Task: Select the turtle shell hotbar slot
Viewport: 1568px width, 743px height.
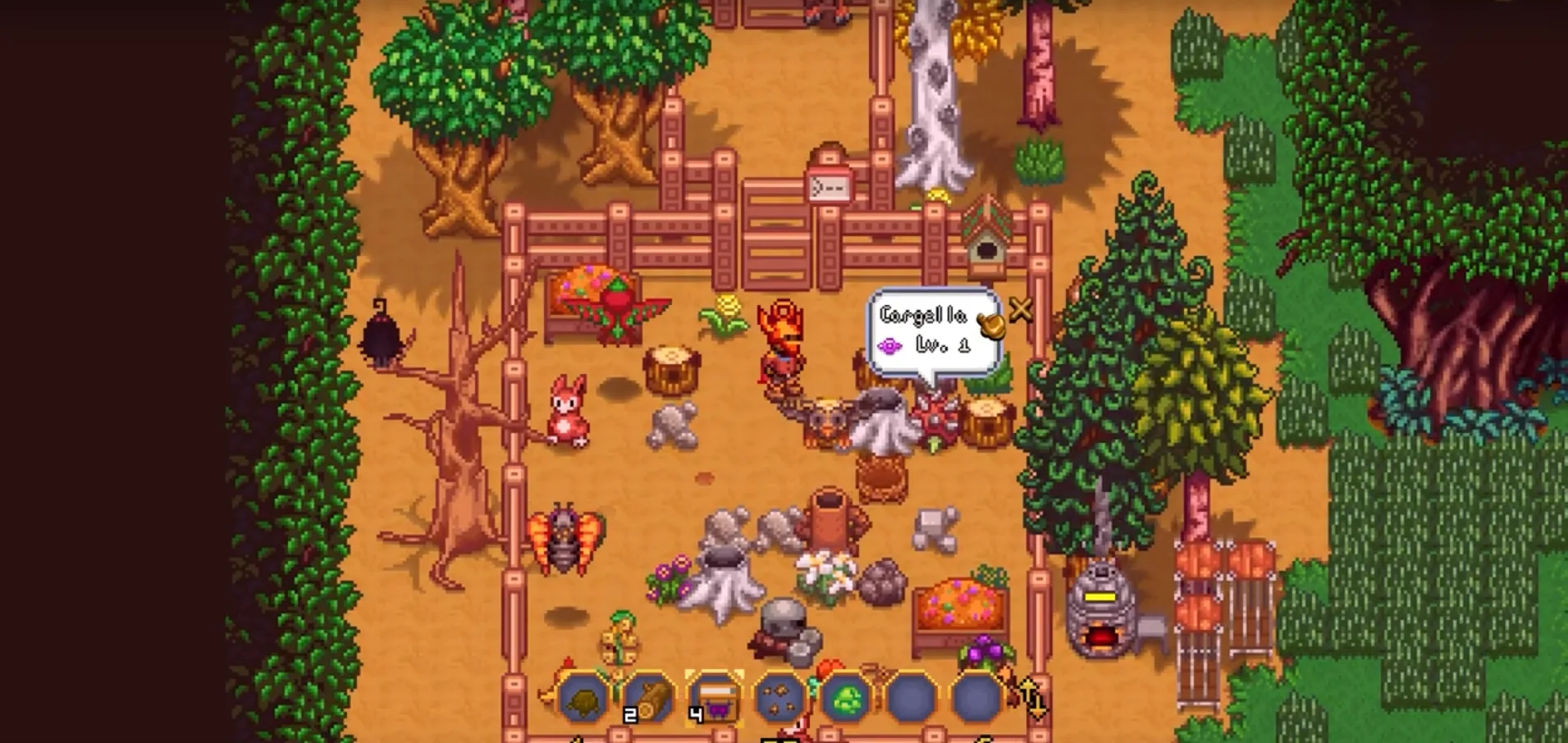Action: coord(583,699)
